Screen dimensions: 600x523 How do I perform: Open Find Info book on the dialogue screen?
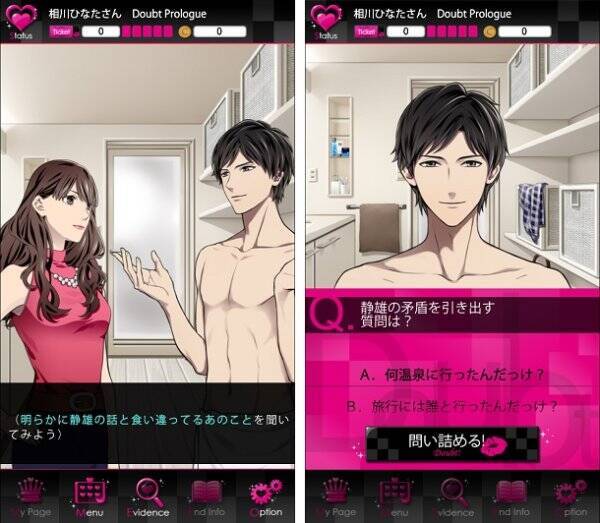(x=207, y=497)
